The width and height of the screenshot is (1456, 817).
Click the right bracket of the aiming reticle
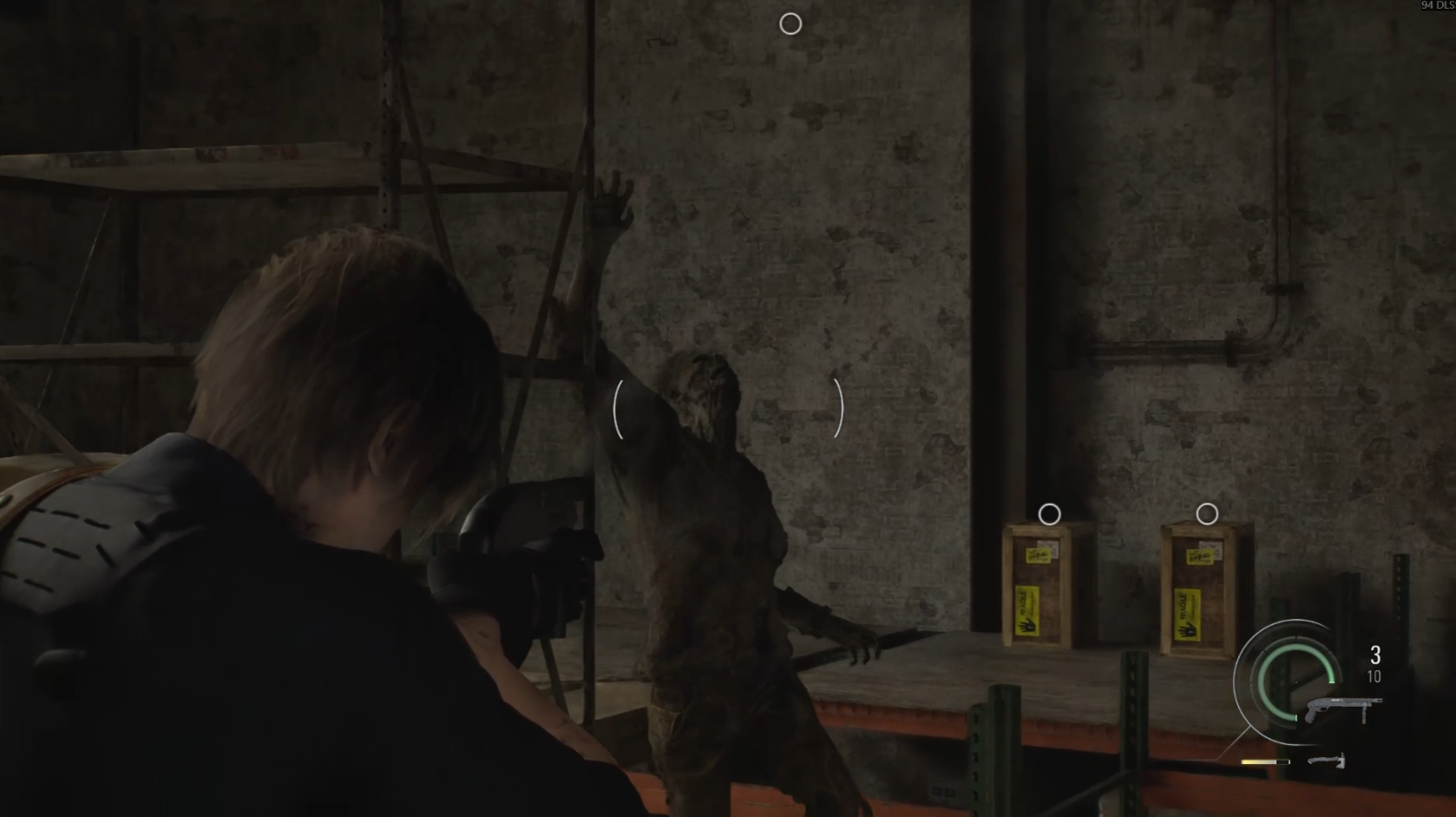coord(838,408)
